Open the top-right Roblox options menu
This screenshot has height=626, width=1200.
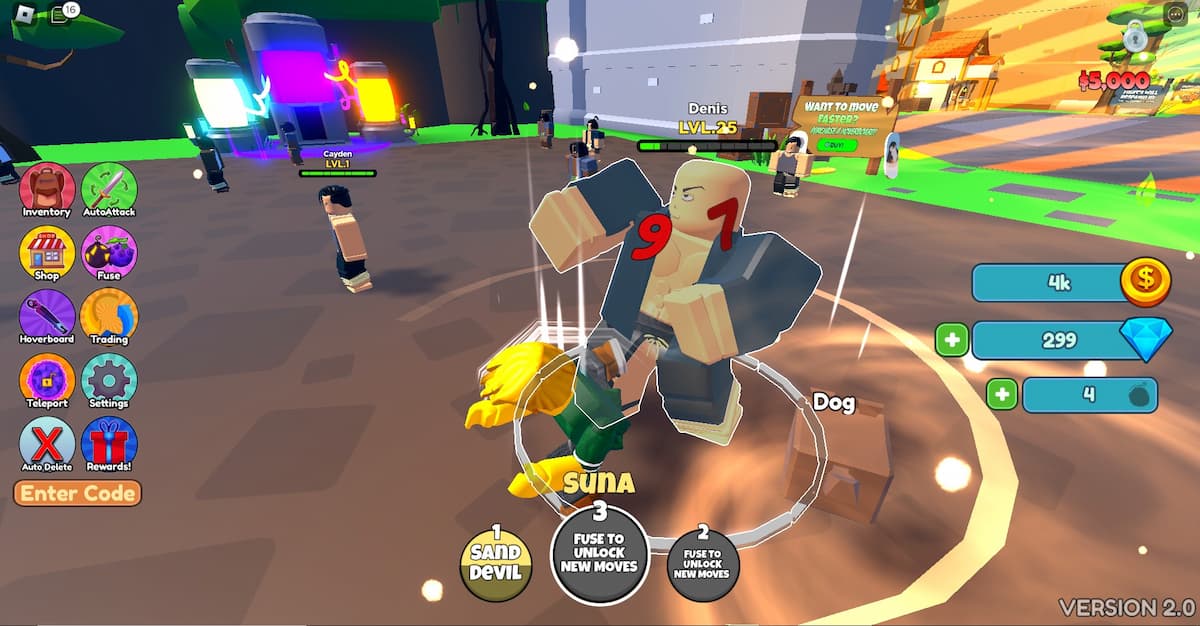1174,14
